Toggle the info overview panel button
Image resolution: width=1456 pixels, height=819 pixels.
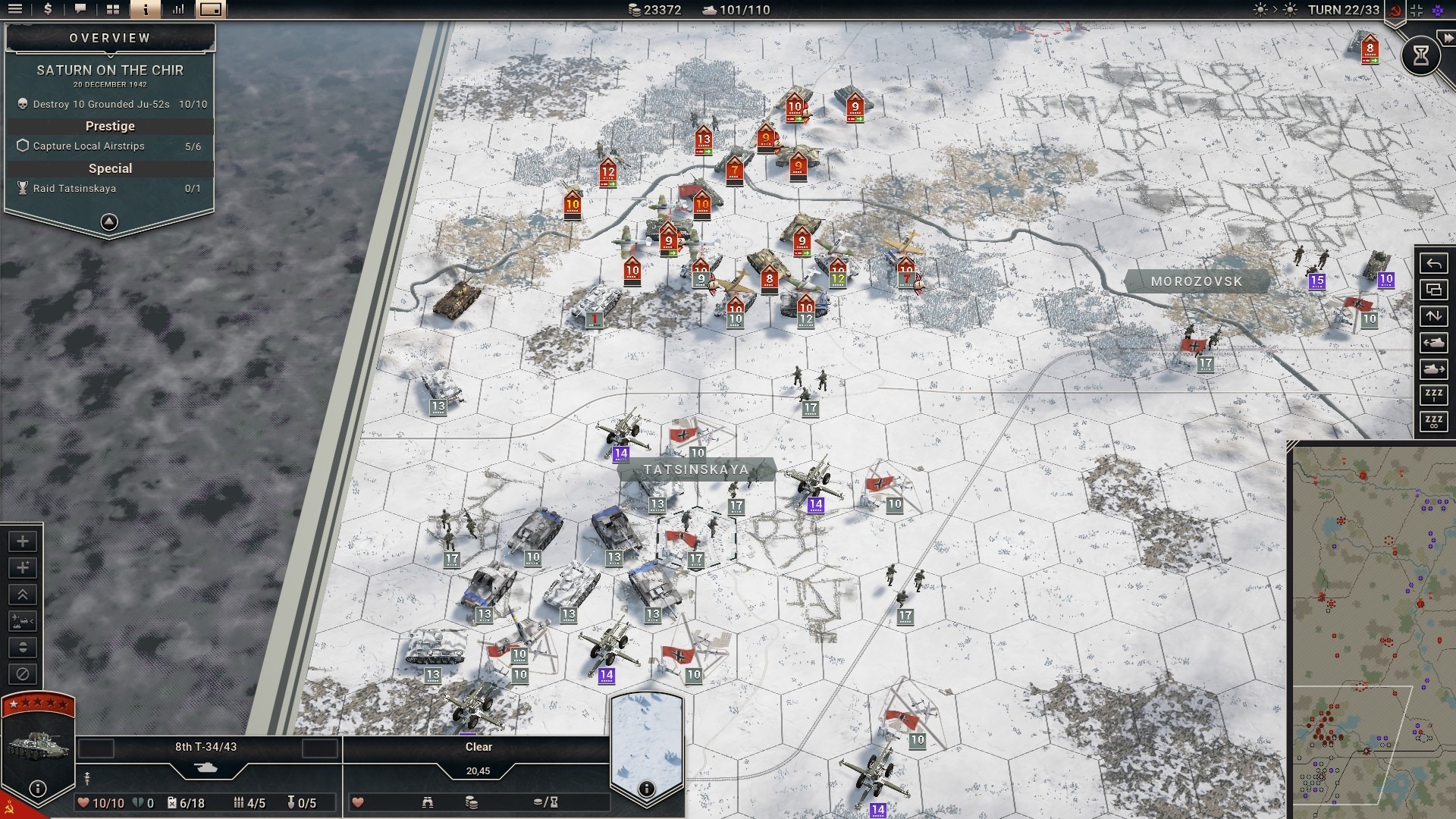pyautogui.click(x=145, y=10)
